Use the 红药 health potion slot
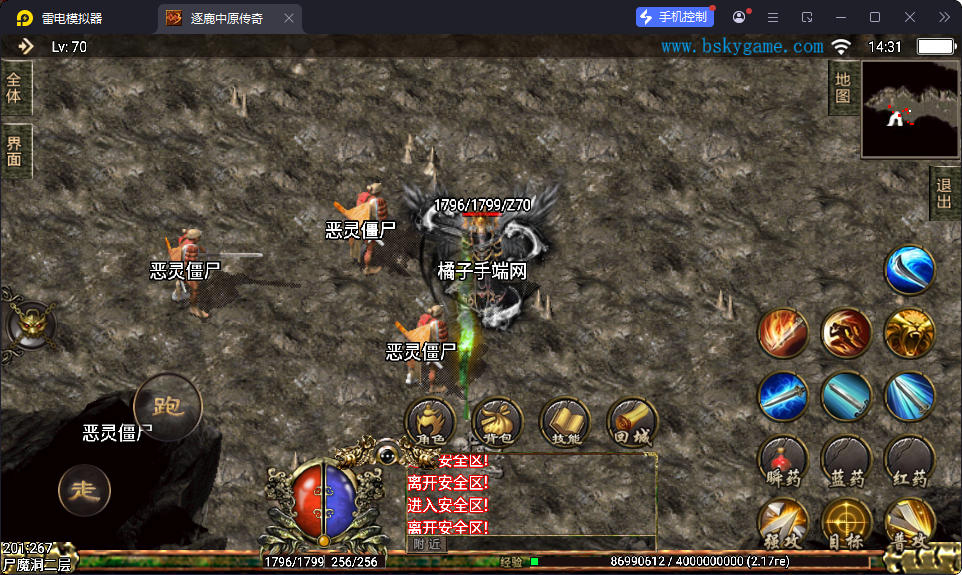The height and width of the screenshot is (575, 962). tap(909, 462)
